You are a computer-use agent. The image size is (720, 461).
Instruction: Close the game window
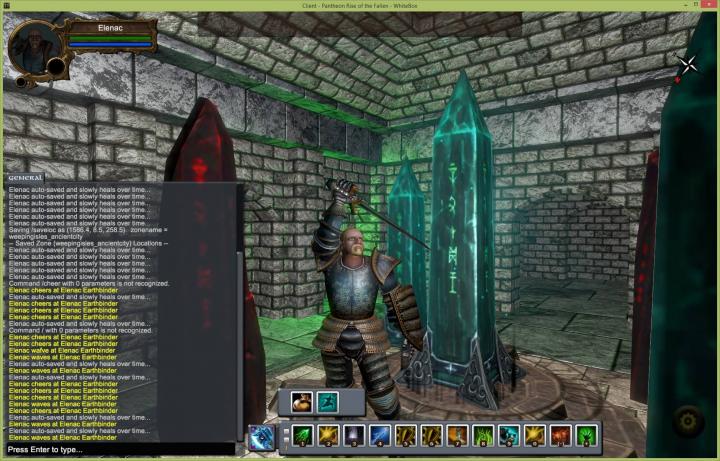pyautogui.click(x=708, y=6)
